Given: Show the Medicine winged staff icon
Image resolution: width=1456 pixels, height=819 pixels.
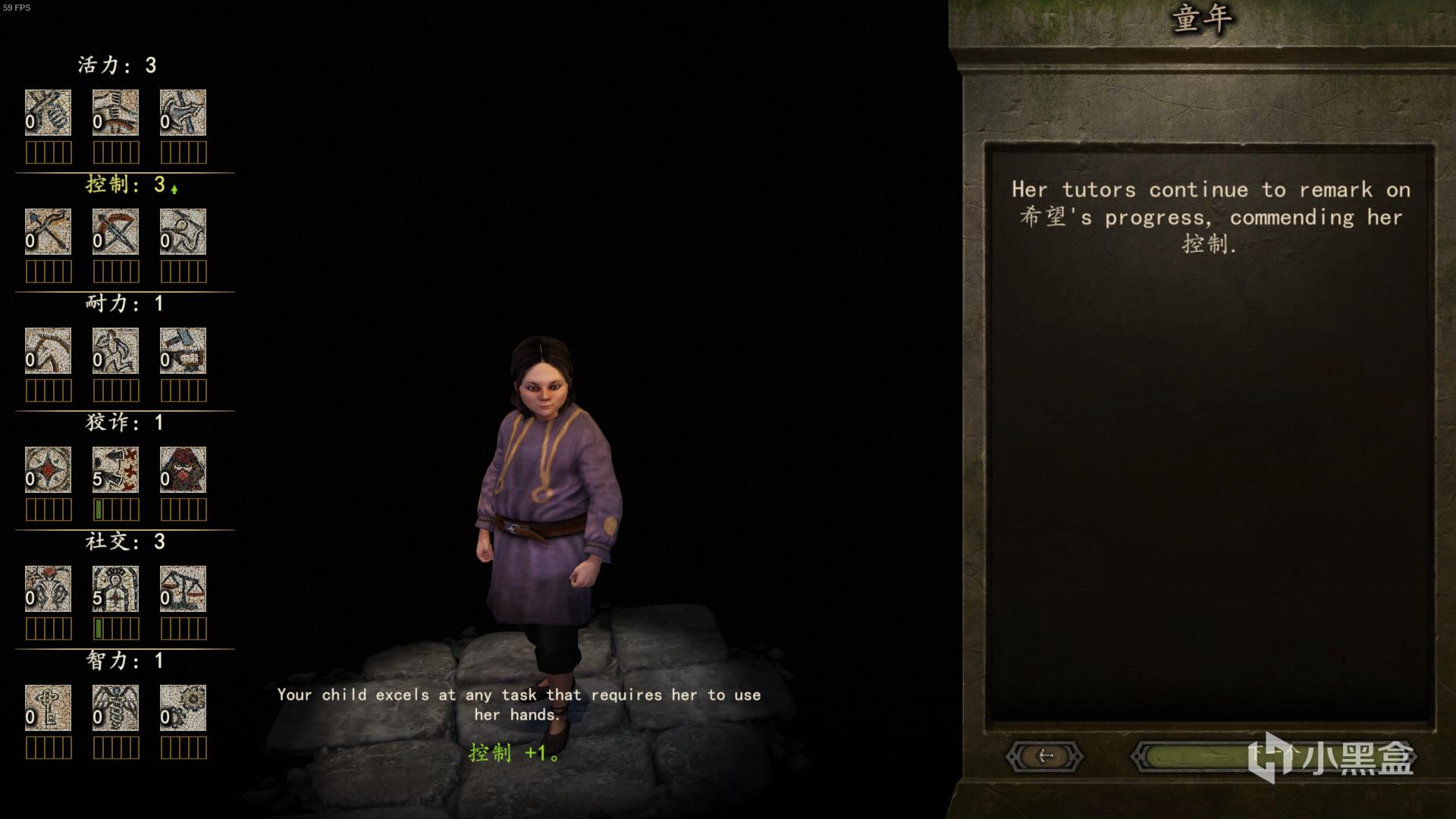Looking at the screenshot, I should pos(115,708).
